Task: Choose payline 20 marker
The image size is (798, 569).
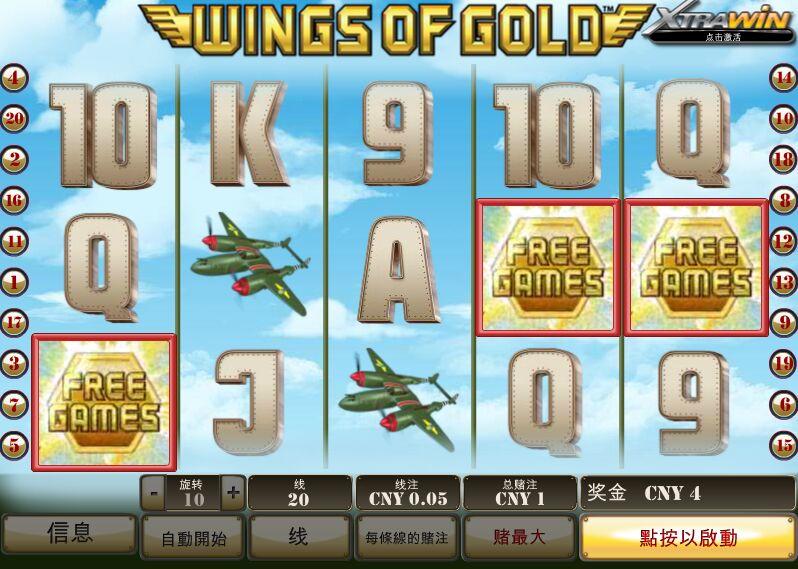Action: (14, 118)
